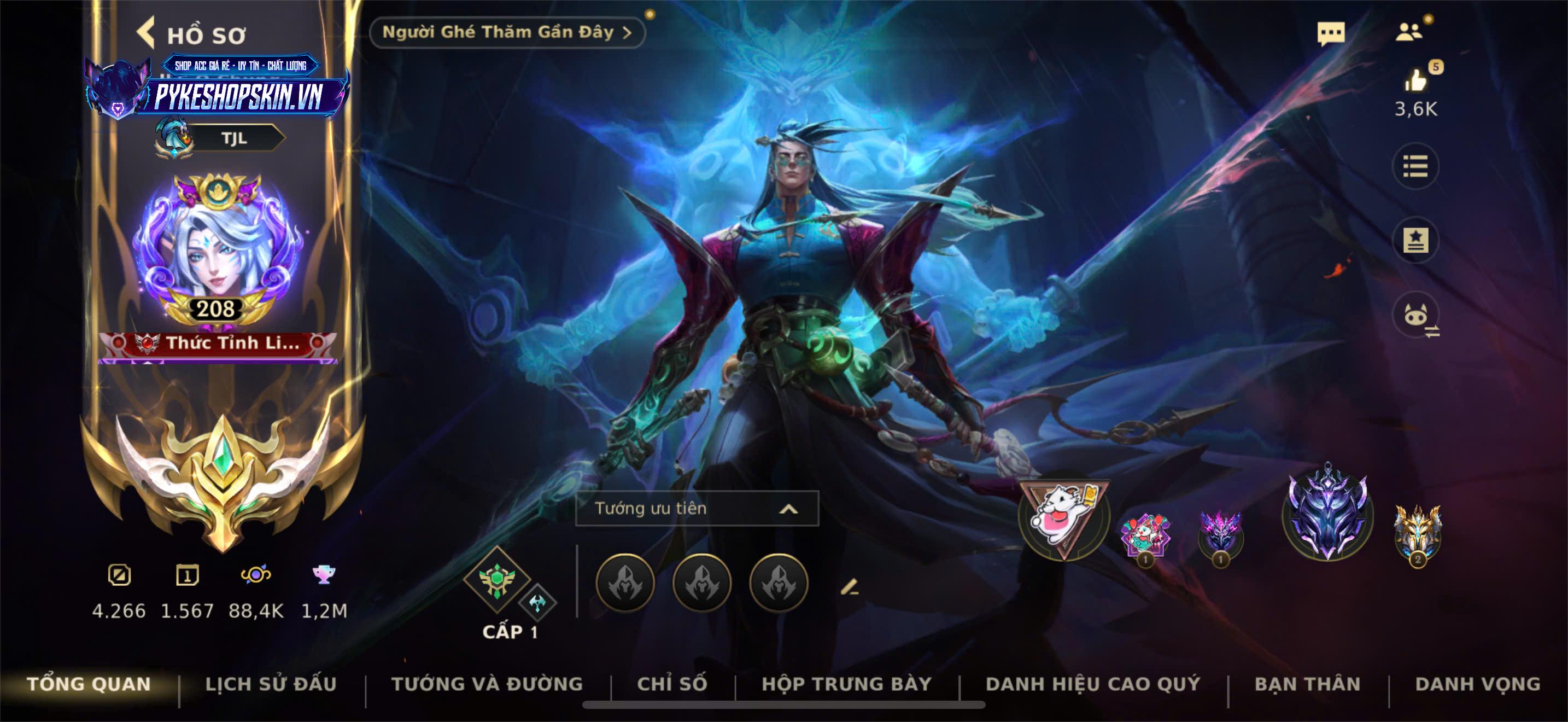Show the Chỉ Số tab
Viewport: 1568px width, 722px height.
[x=672, y=684]
